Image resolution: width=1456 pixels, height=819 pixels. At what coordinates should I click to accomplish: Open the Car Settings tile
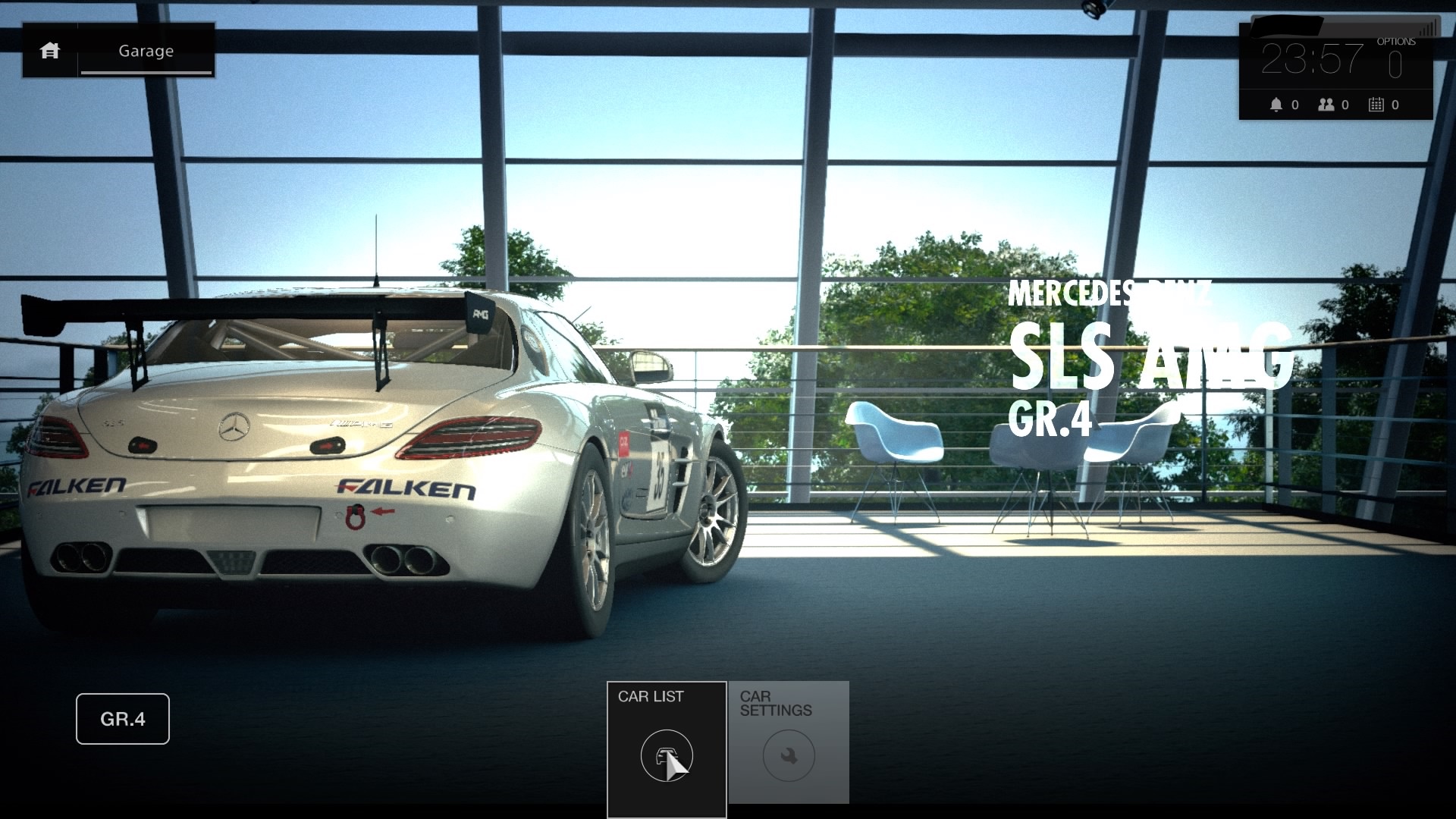point(789,742)
